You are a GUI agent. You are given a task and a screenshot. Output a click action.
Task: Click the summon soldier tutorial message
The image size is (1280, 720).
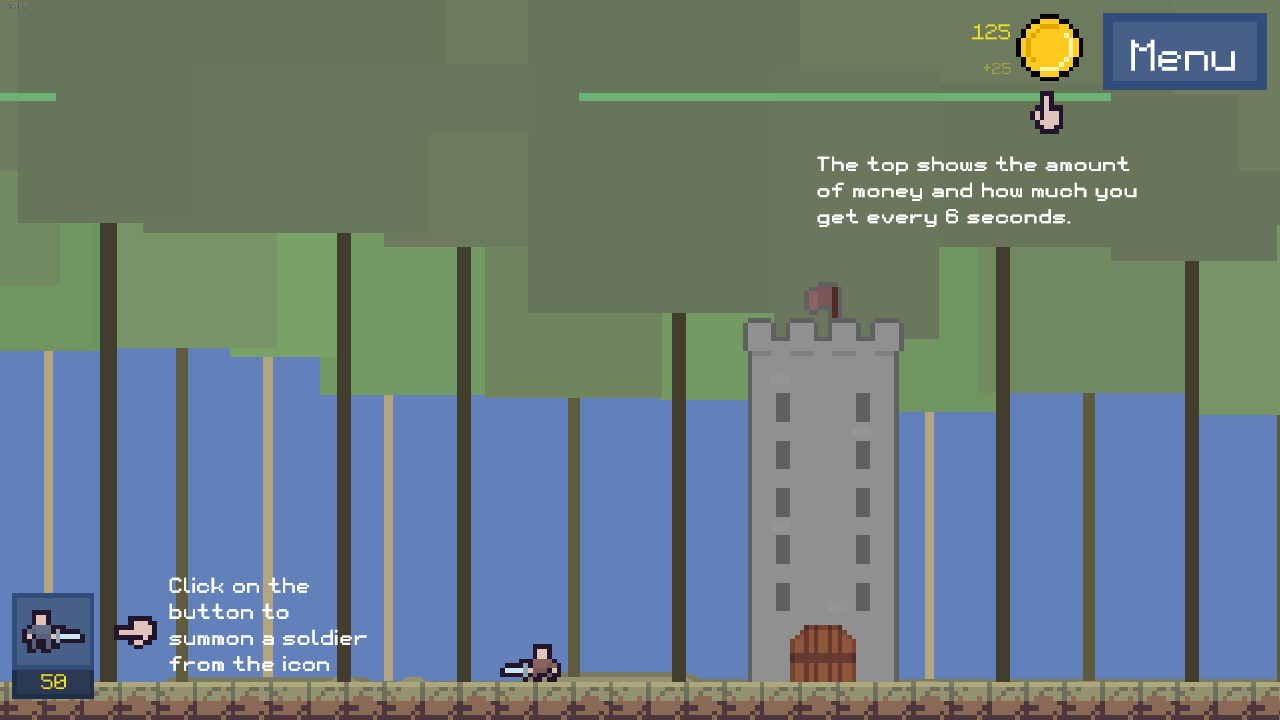click(x=266, y=625)
